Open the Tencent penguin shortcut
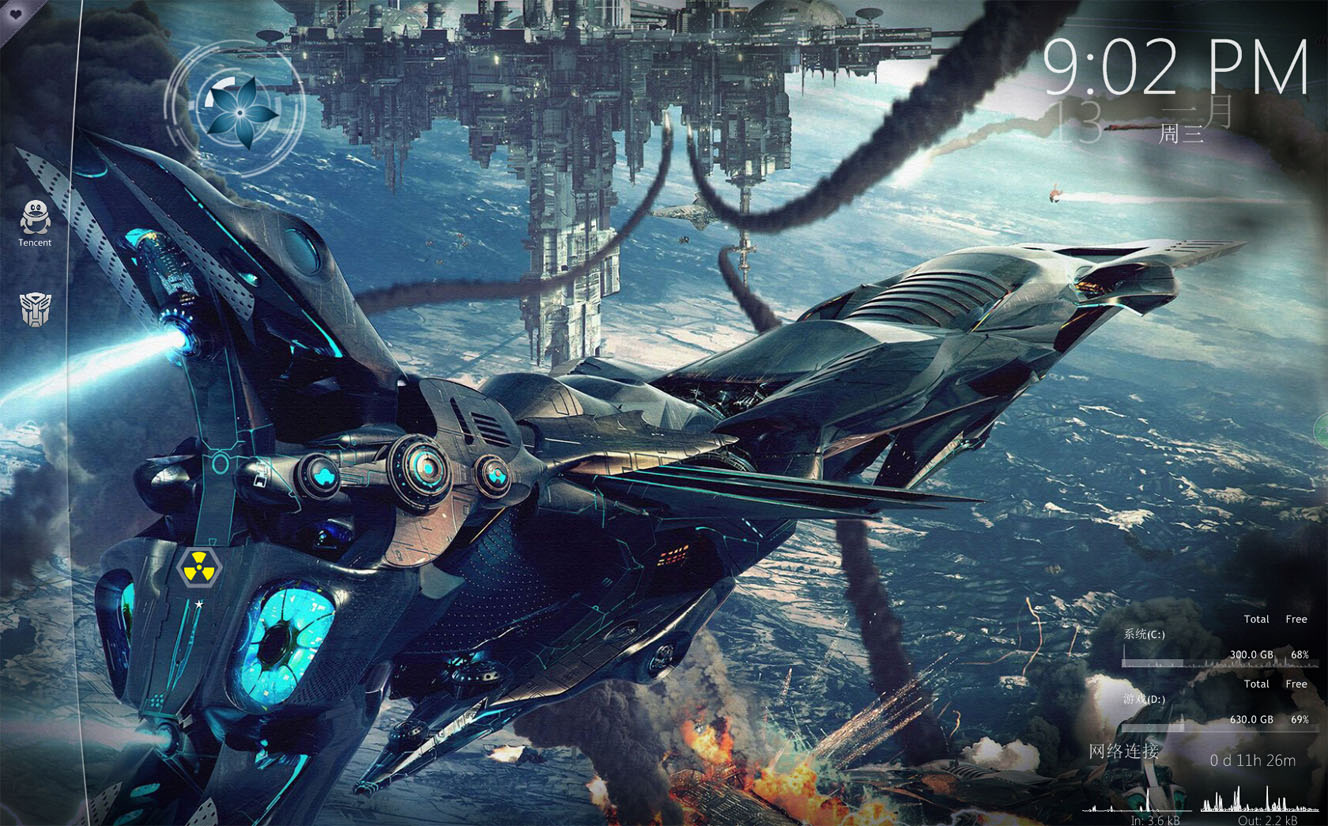 (35, 216)
